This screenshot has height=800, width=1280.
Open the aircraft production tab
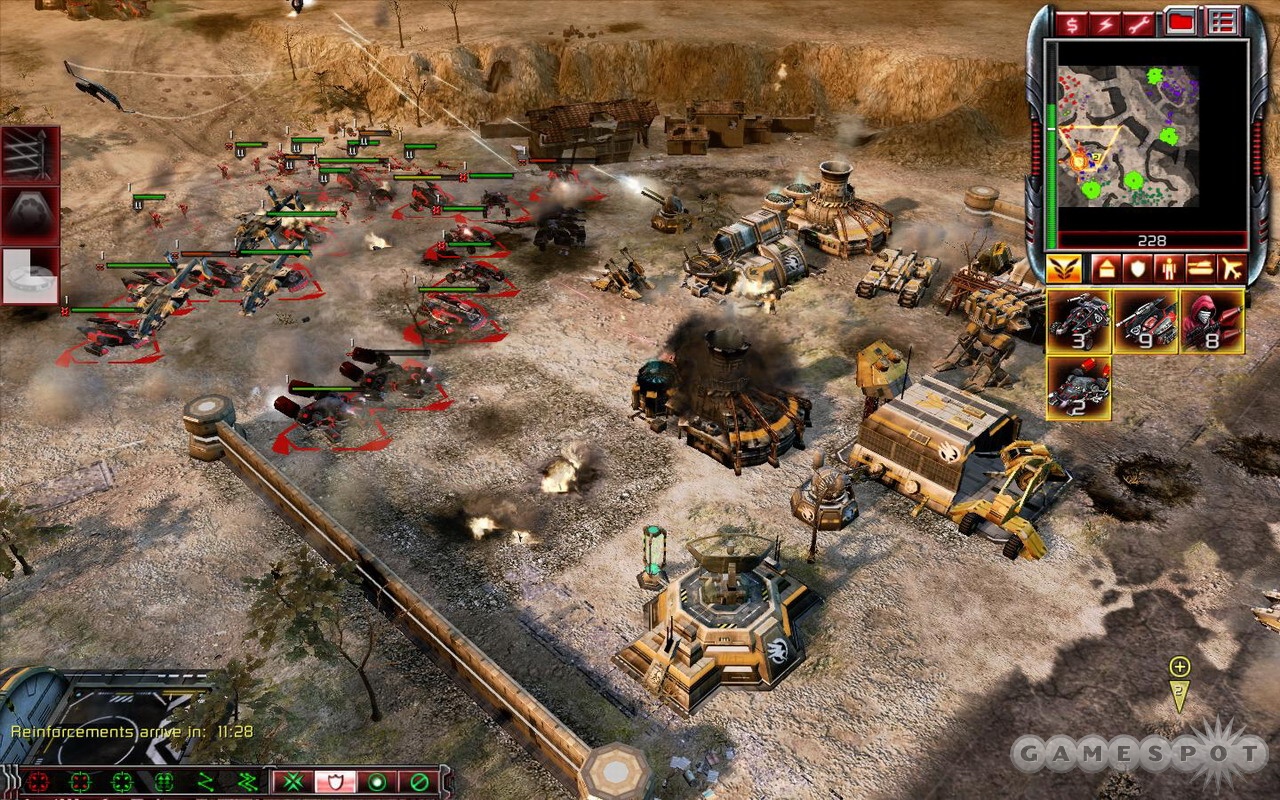coord(1230,268)
